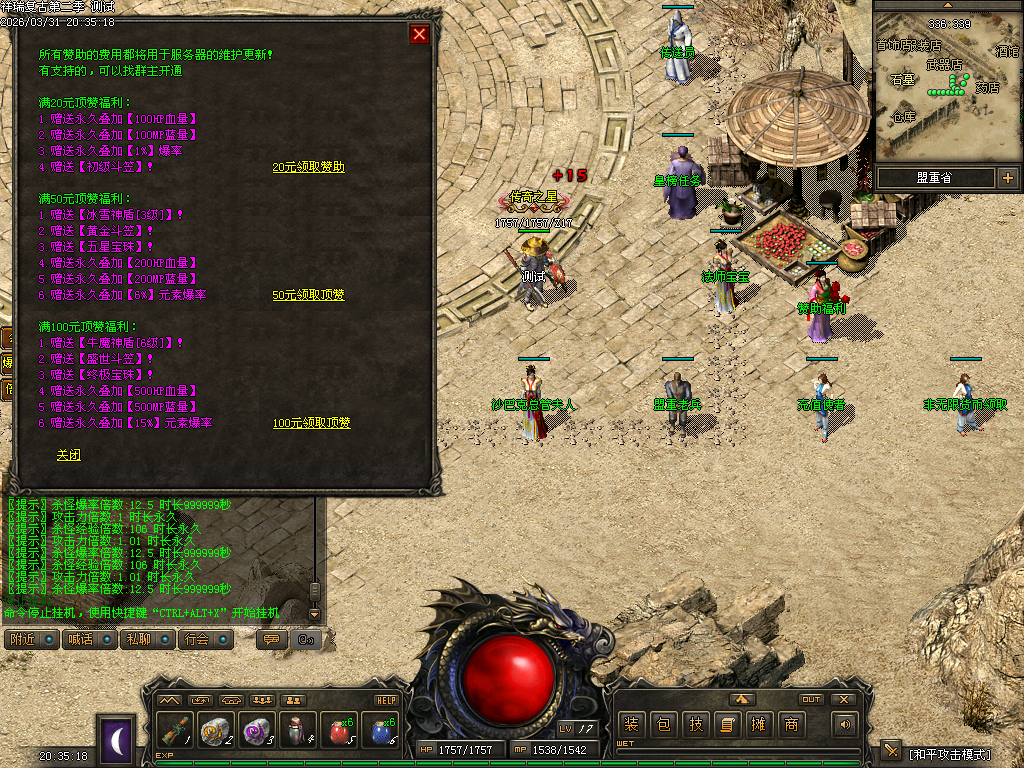
Task: Click the HELP button above the hotbar
Action: 386,700
